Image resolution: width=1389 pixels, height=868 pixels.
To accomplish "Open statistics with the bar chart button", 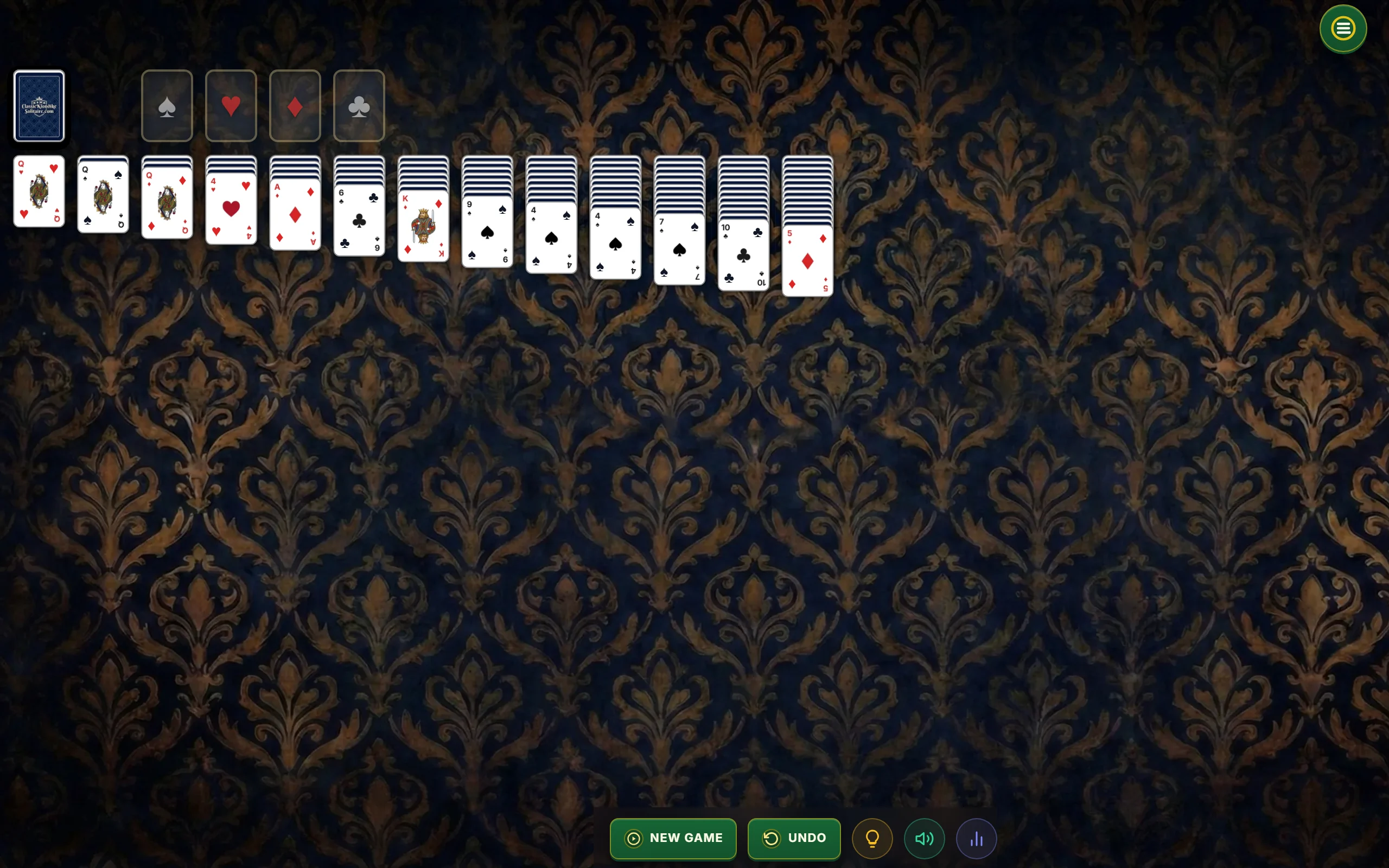I will pyautogui.click(x=976, y=838).
